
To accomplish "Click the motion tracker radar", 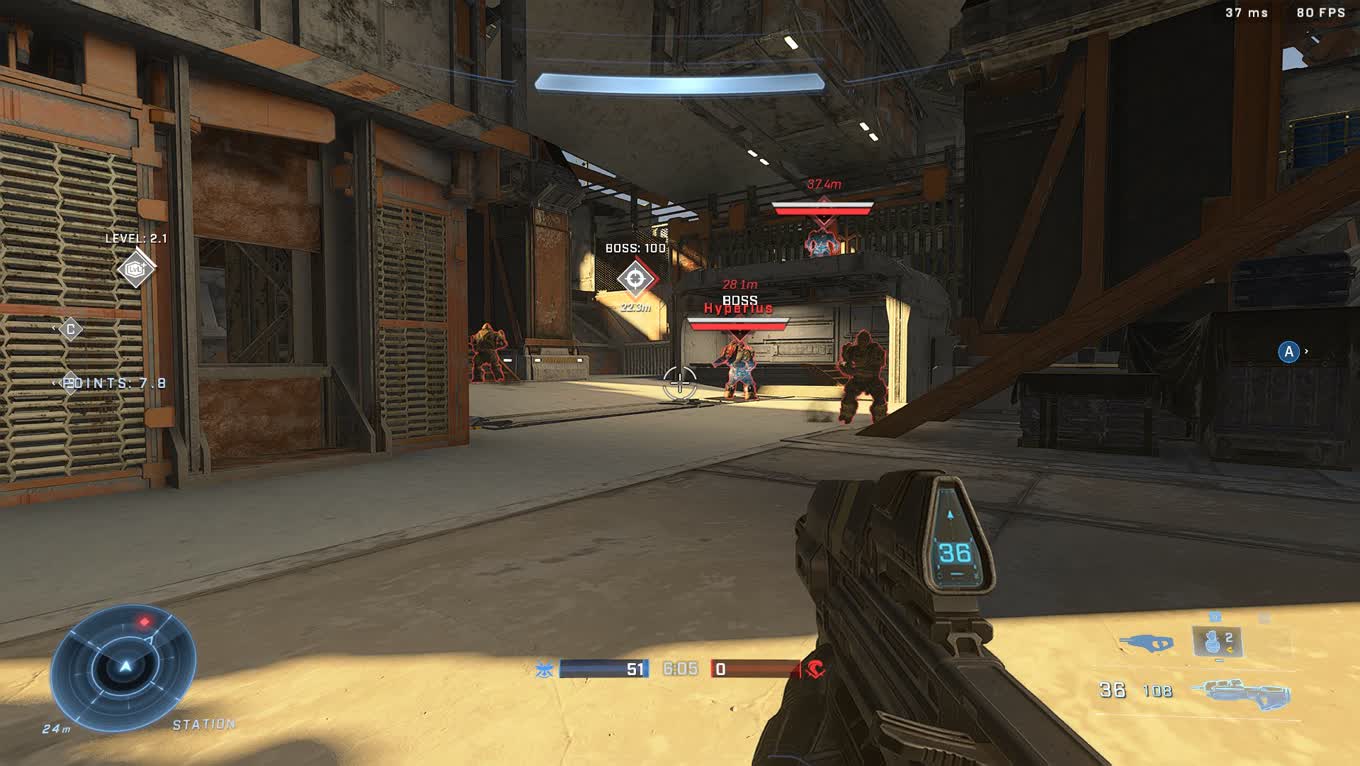I will [123, 666].
